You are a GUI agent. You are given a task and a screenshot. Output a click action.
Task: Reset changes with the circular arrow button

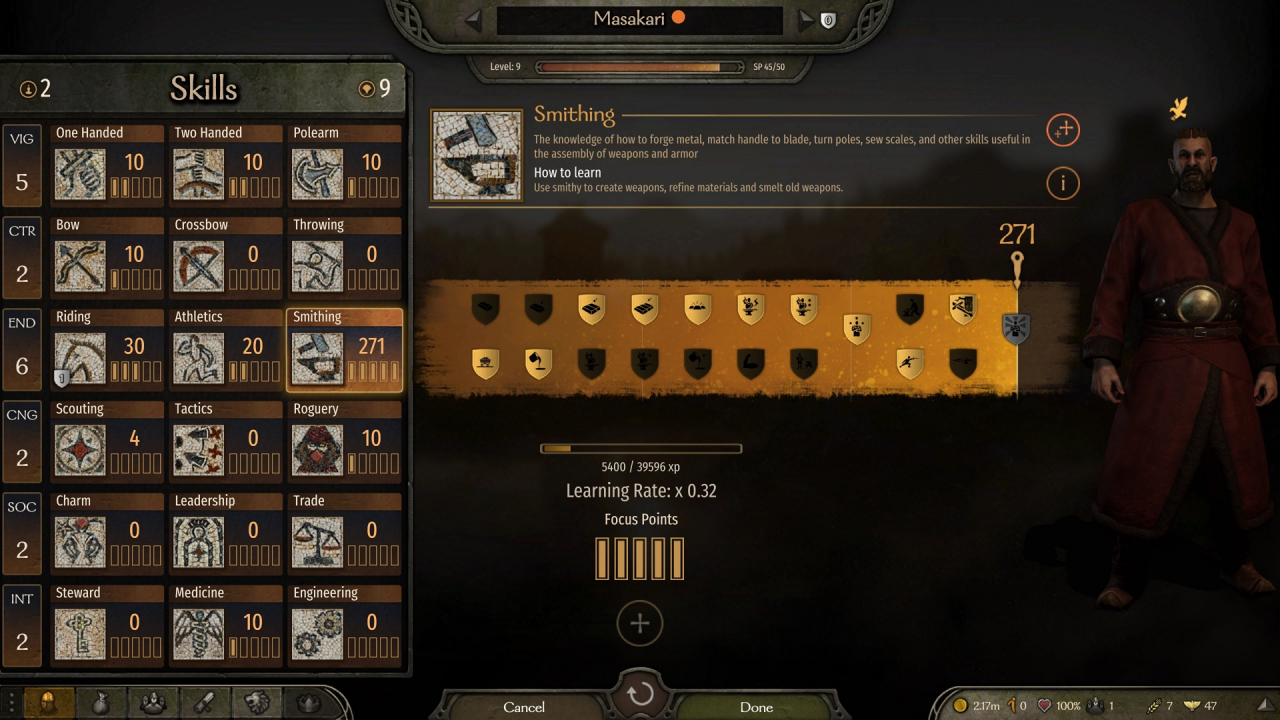tap(640, 694)
